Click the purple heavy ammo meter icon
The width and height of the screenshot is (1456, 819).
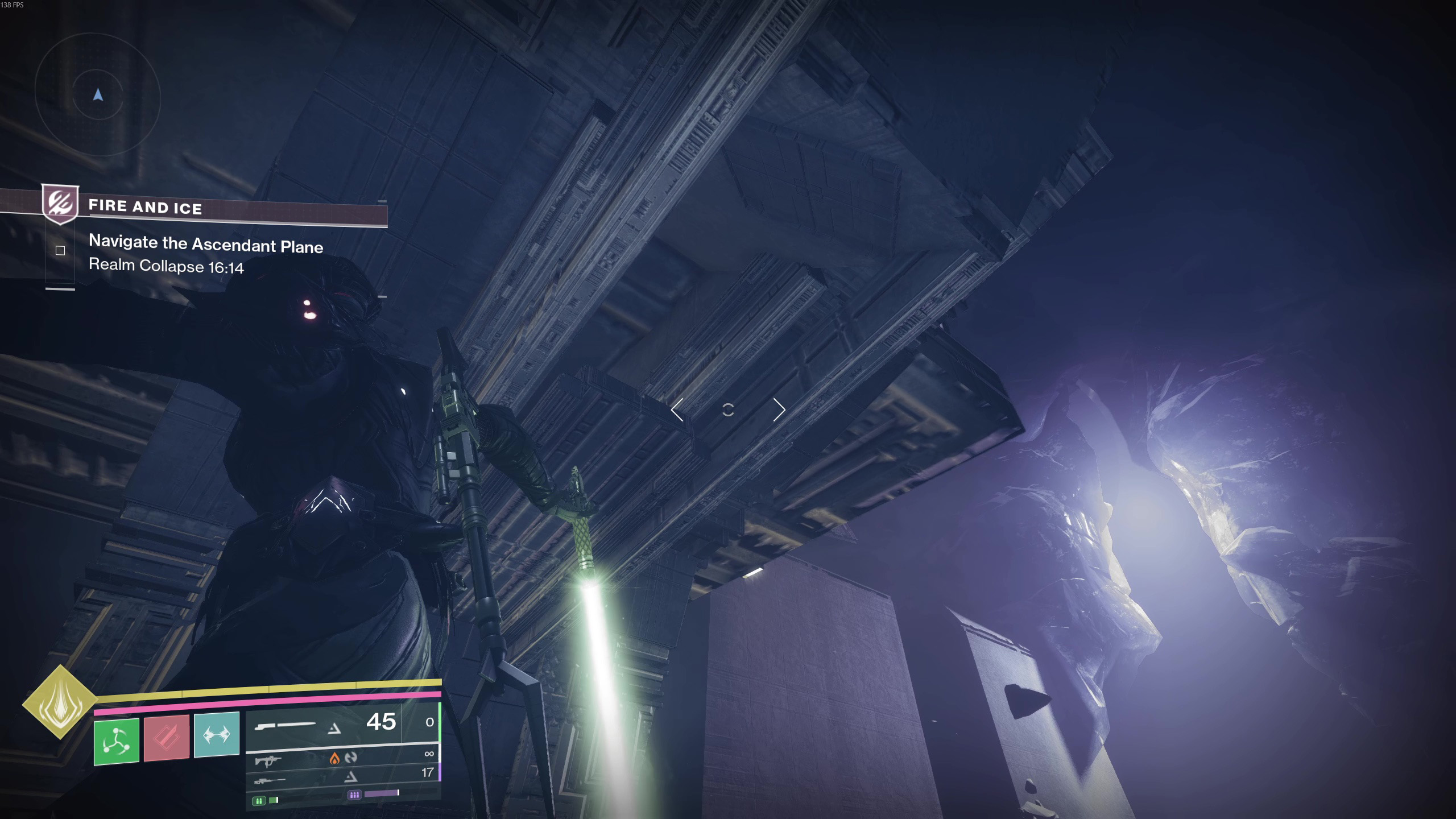click(354, 795)
